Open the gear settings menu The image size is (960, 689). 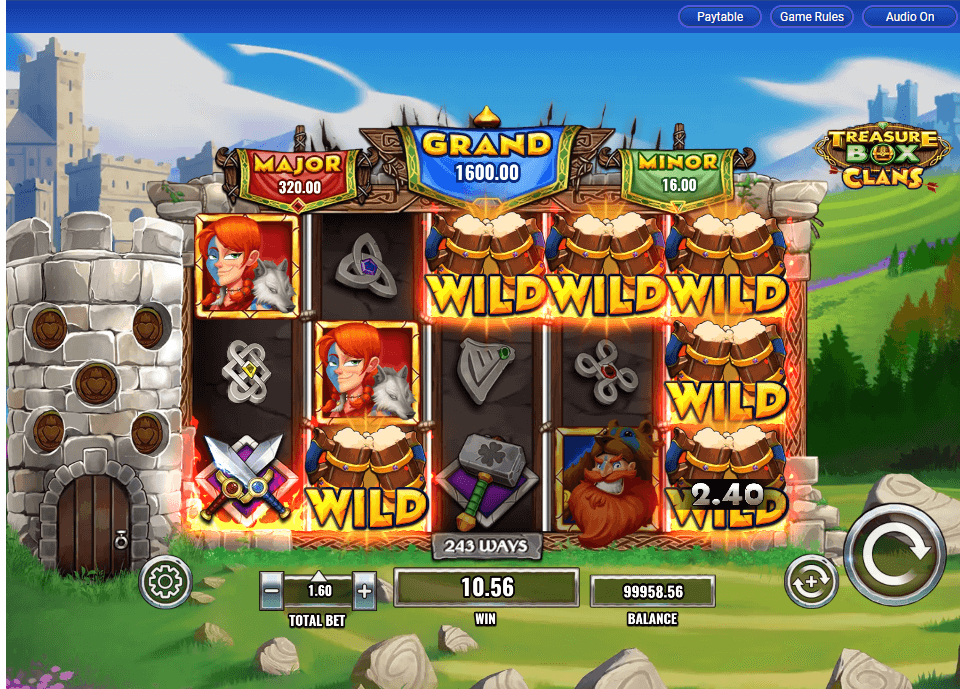tap(165, 581)
